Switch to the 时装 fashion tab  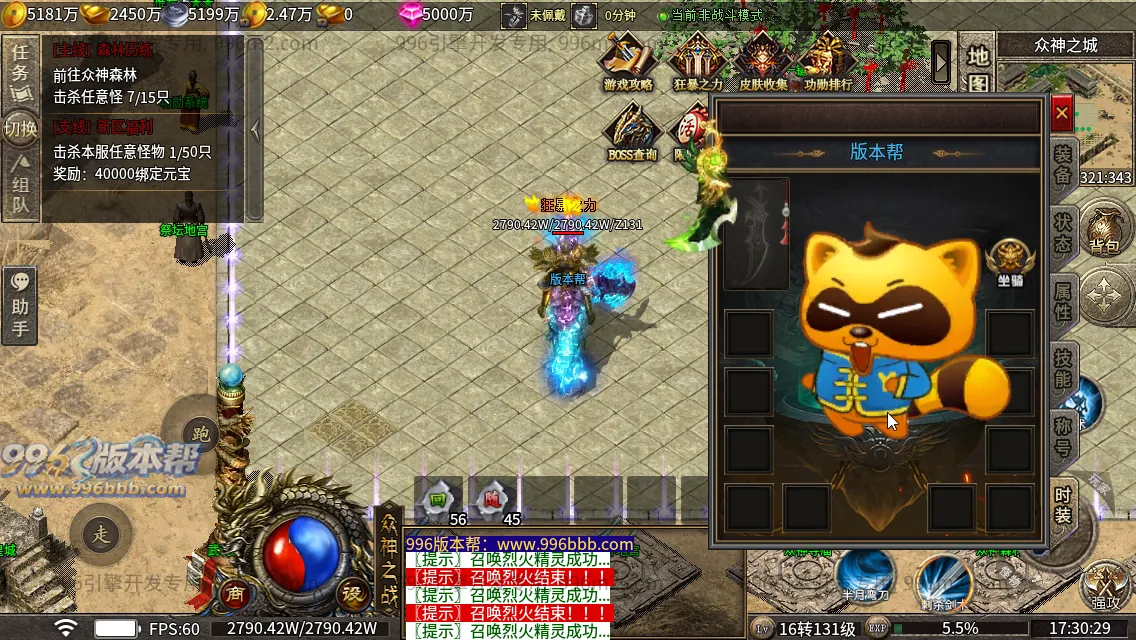click(x=1063, y=505)
